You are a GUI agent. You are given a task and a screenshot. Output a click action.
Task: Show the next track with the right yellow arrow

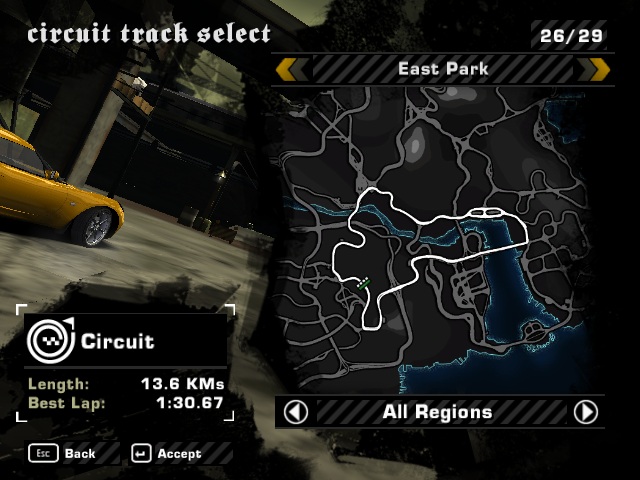click(598, 69)
